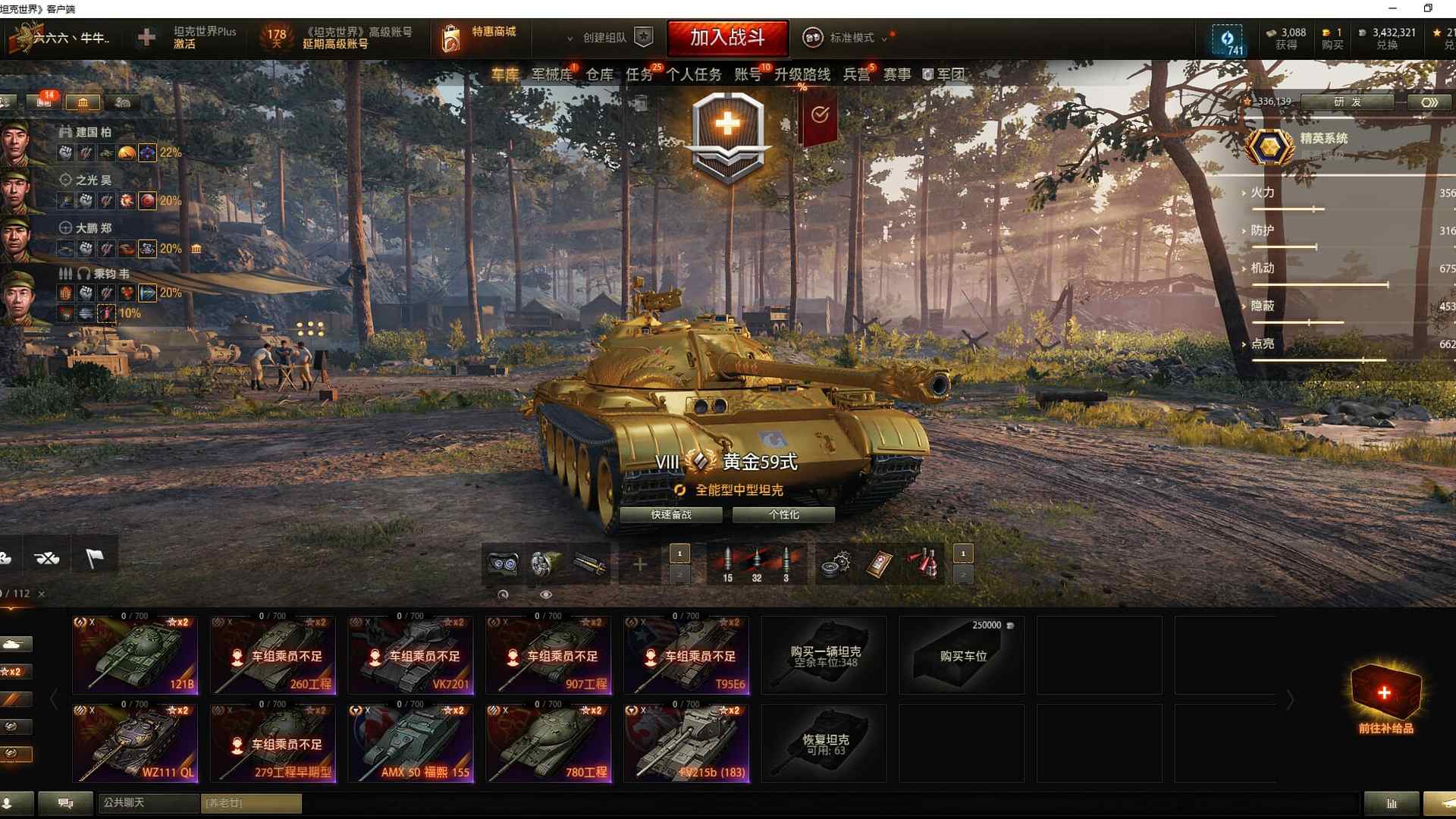Open the 个人任务 tab
Viewport: 1456px width, 819px height.
tap(694, 74)
